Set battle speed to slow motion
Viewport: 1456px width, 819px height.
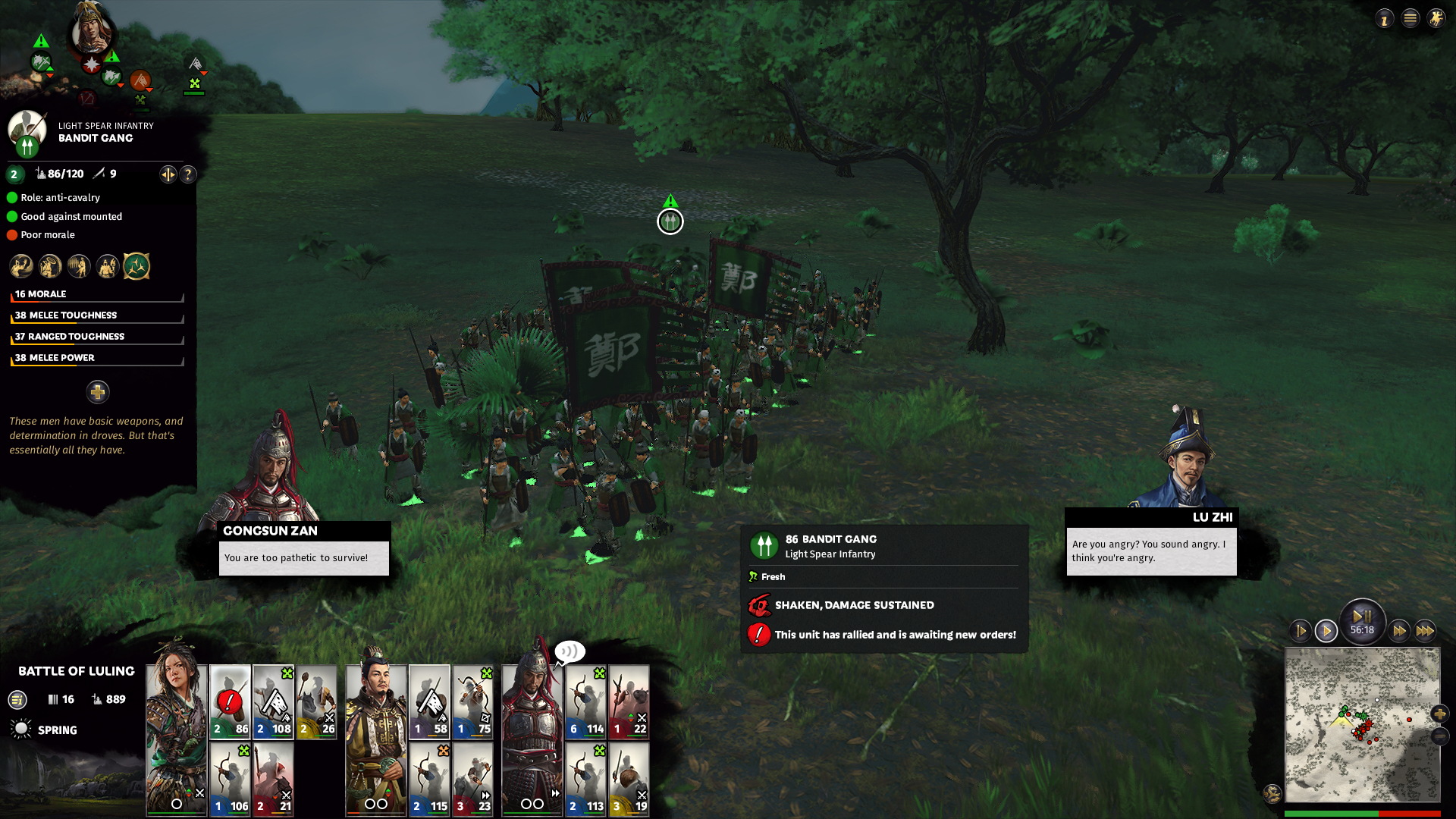[1301, 631]
